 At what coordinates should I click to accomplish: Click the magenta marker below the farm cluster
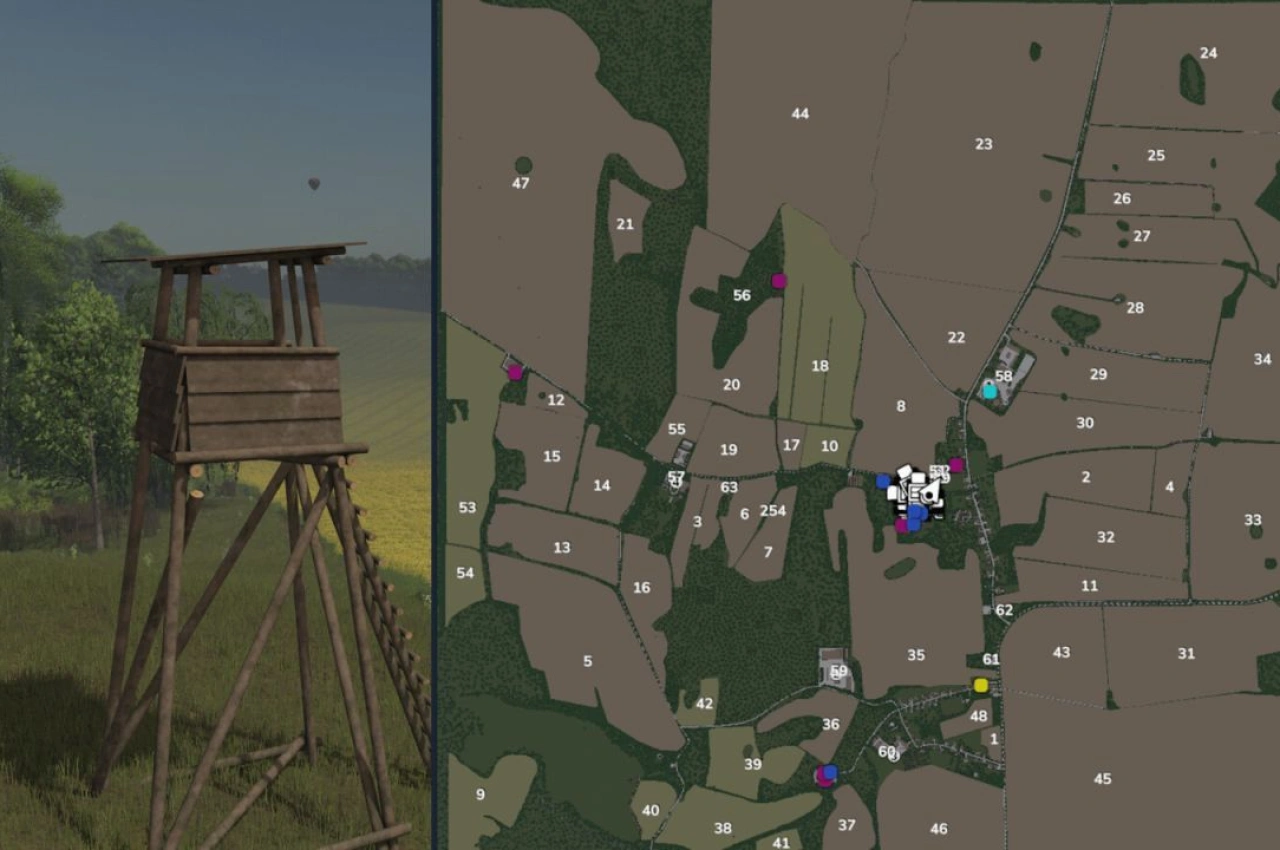click(x=901, y=526)
